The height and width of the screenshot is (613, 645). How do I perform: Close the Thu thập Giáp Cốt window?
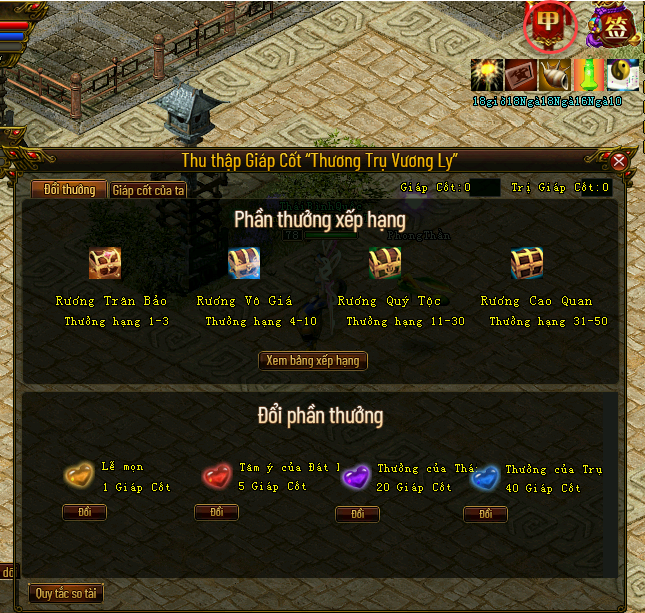pyautogui.click(x=619, y=161)
